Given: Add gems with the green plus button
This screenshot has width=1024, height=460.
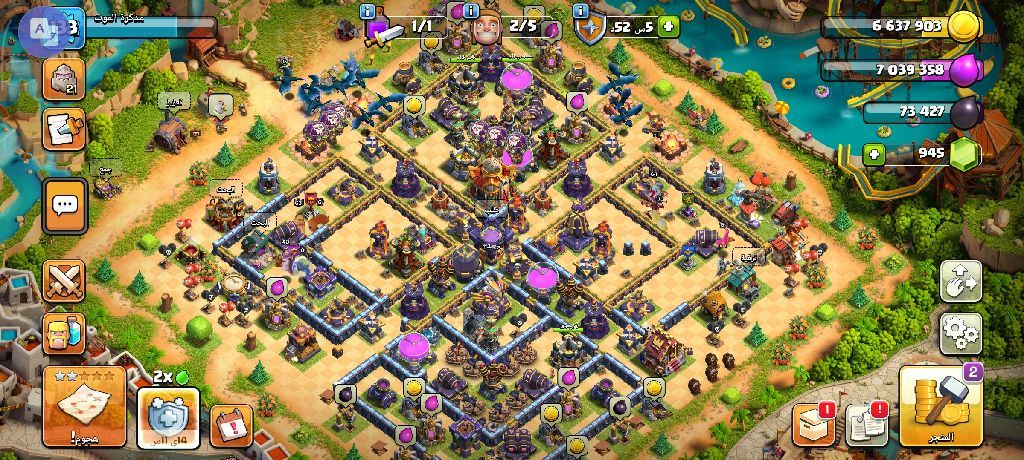Looking at the screenshot, I should pos(874,155).
